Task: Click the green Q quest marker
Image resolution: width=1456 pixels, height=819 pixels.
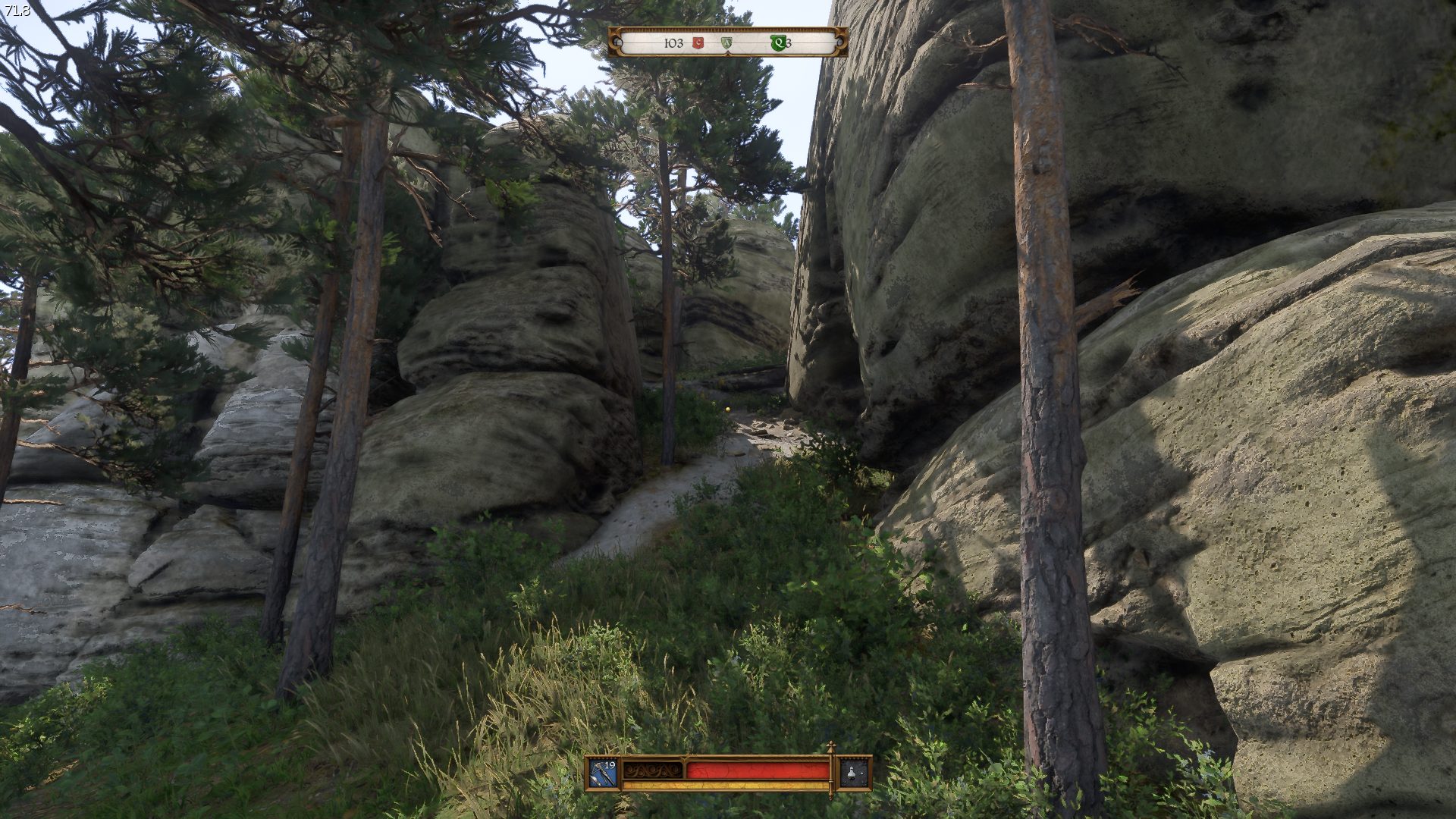Action: coord(777,43)
